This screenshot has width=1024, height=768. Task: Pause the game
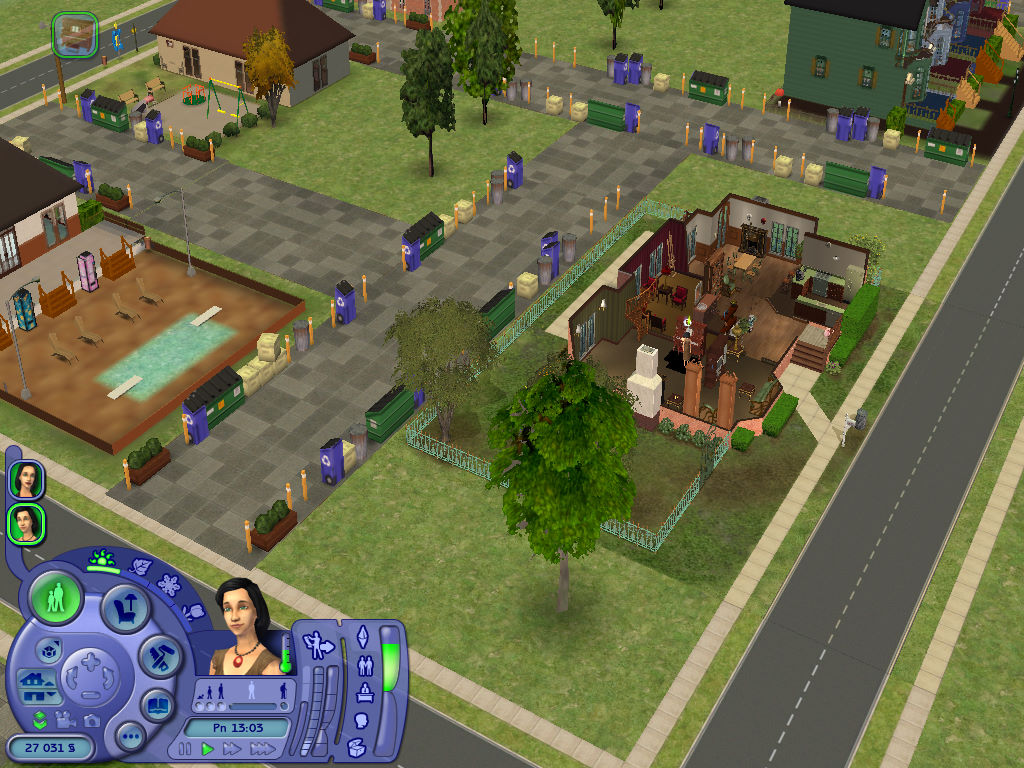coord(185,748)
